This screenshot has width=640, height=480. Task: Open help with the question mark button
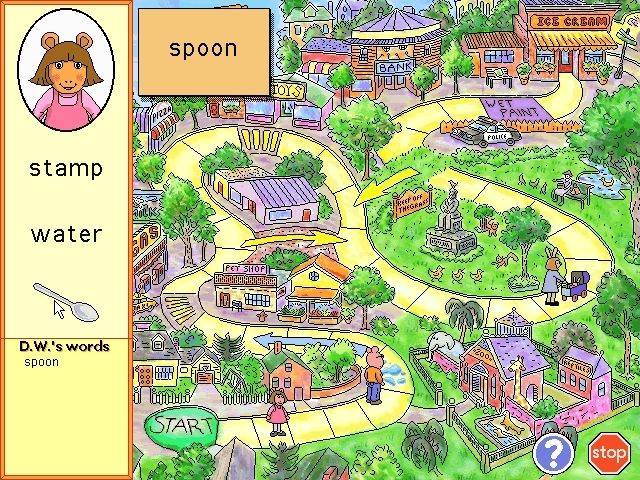coord(551,453)
